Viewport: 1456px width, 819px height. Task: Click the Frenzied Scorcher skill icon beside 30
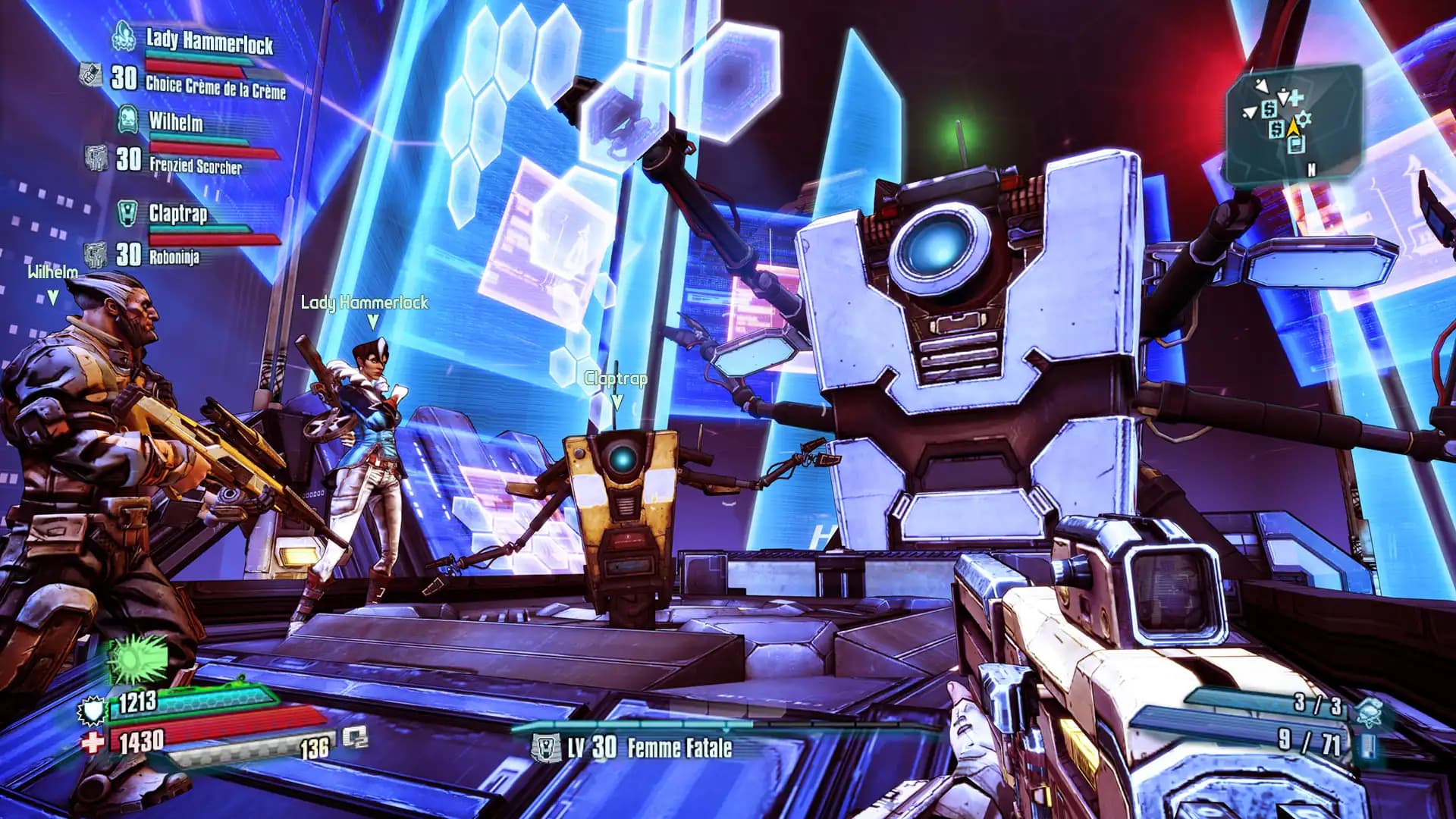click(x=96, y=157)
